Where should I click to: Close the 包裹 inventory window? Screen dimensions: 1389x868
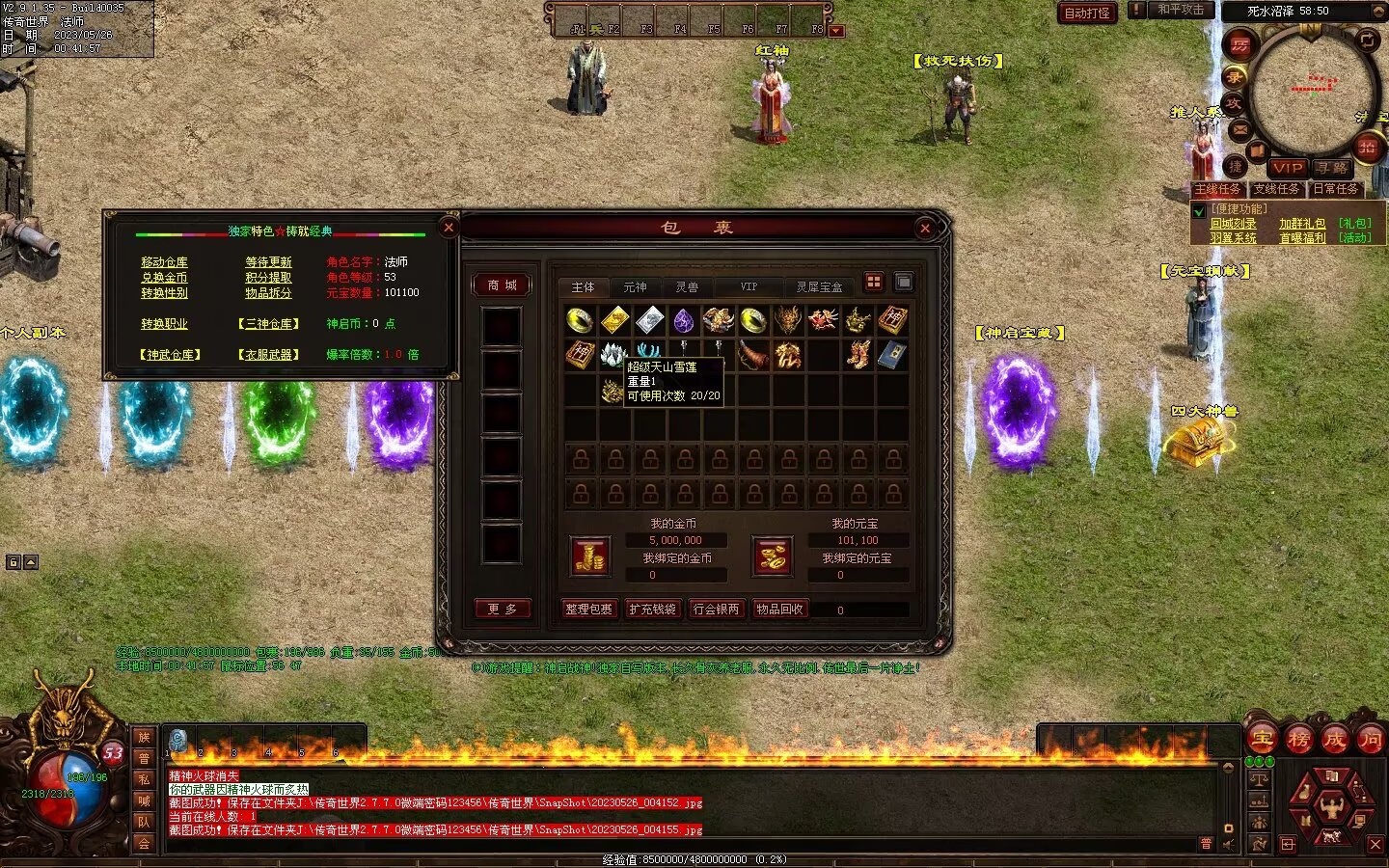(925, 229)
